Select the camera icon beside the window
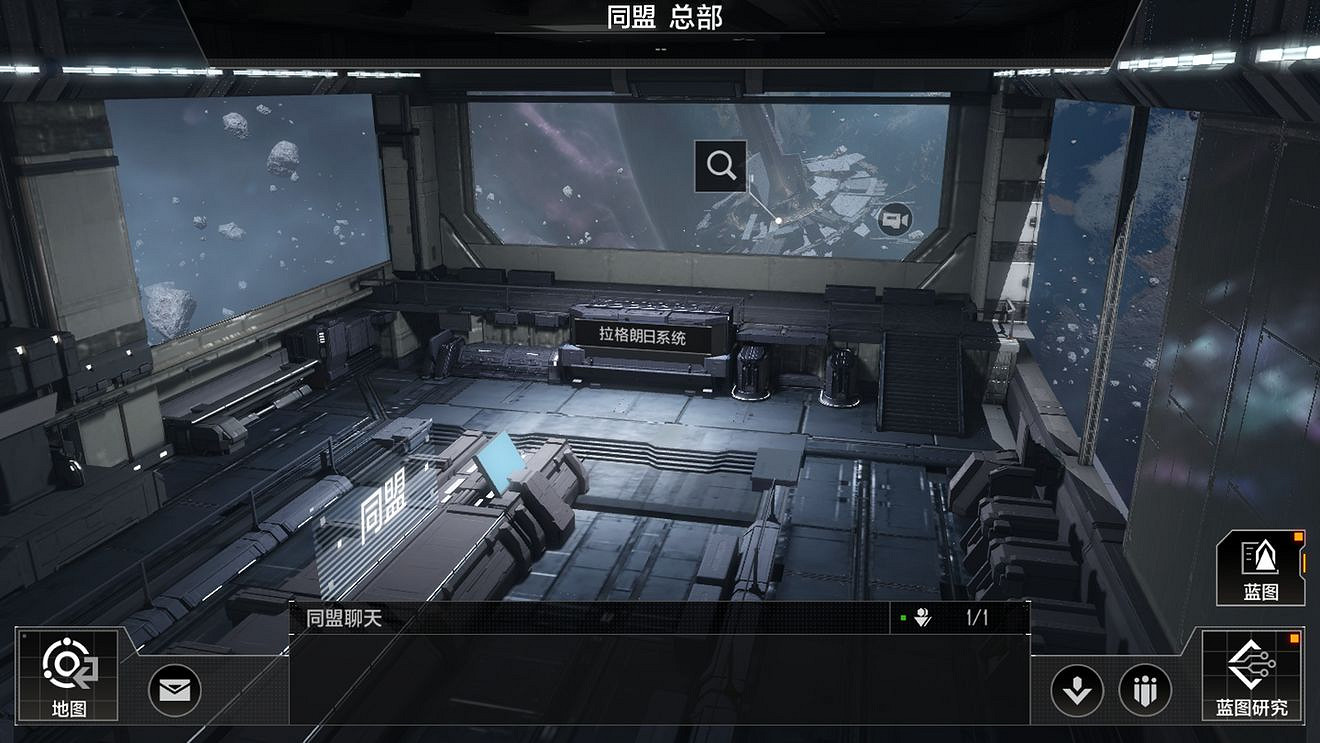The height and width of the screenshot is (743, 1320). (x=895, y=222)
